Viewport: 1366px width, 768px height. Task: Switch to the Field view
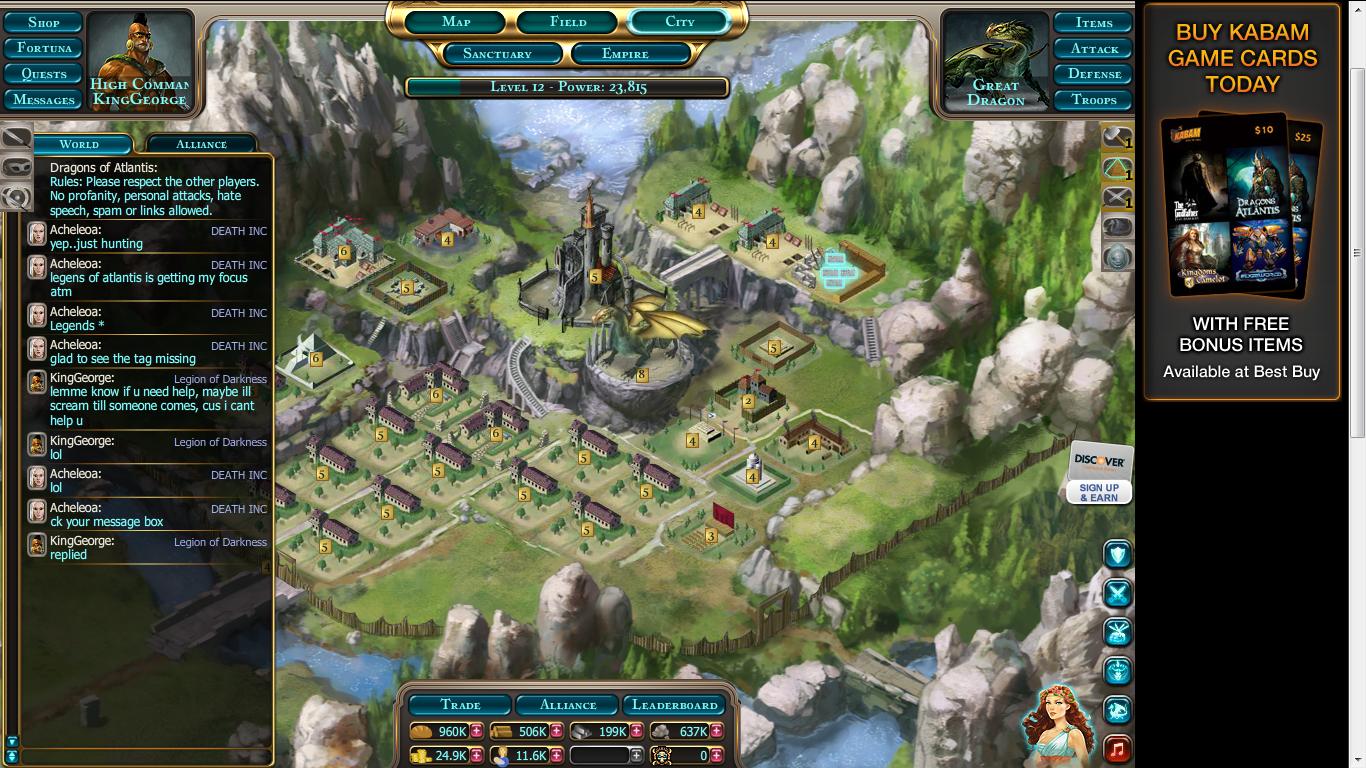[568, 22]
